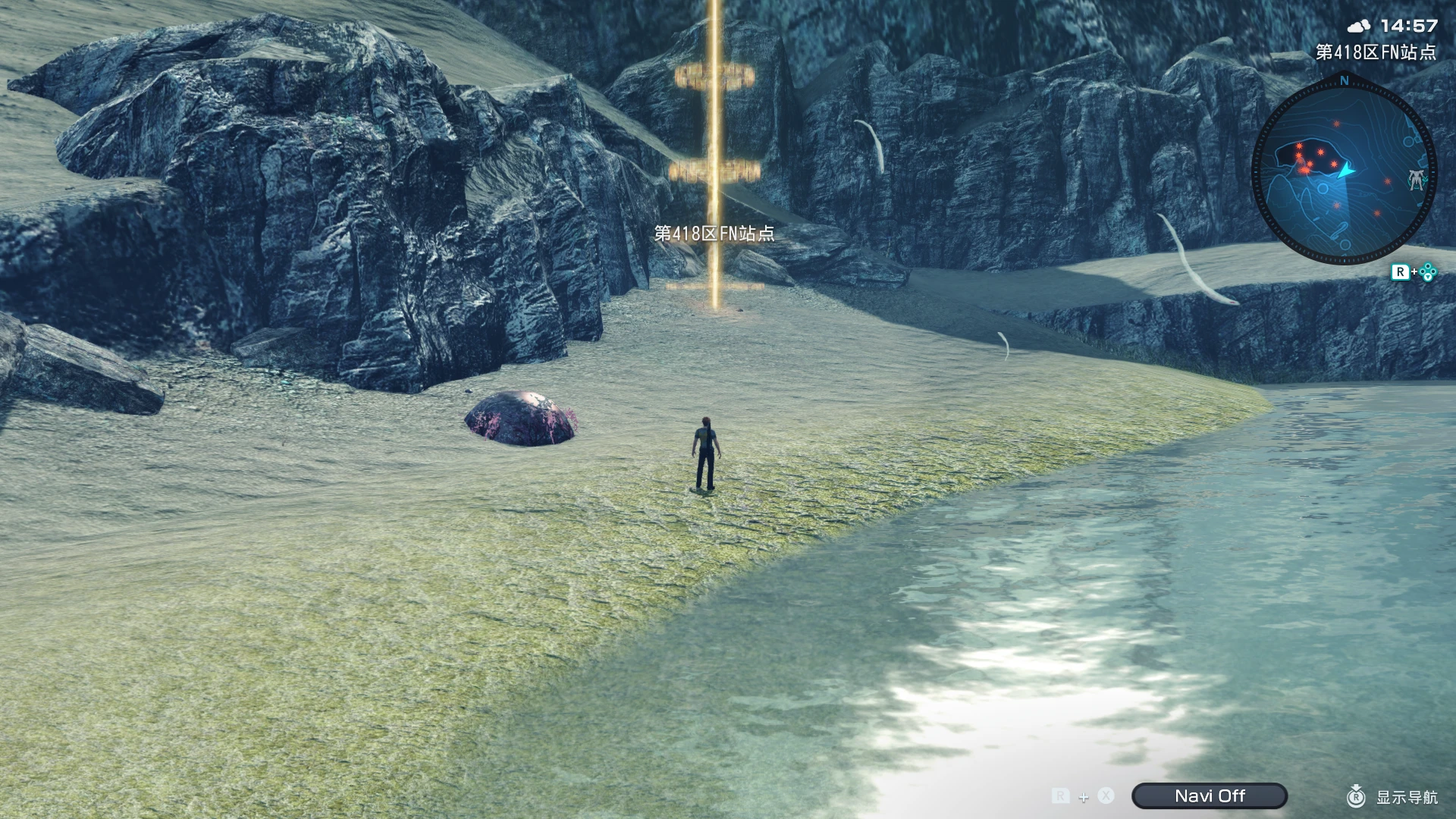Click the north indicator on the minimap compass
This screenshot has width=1456, height=819.
[1344, 81]
